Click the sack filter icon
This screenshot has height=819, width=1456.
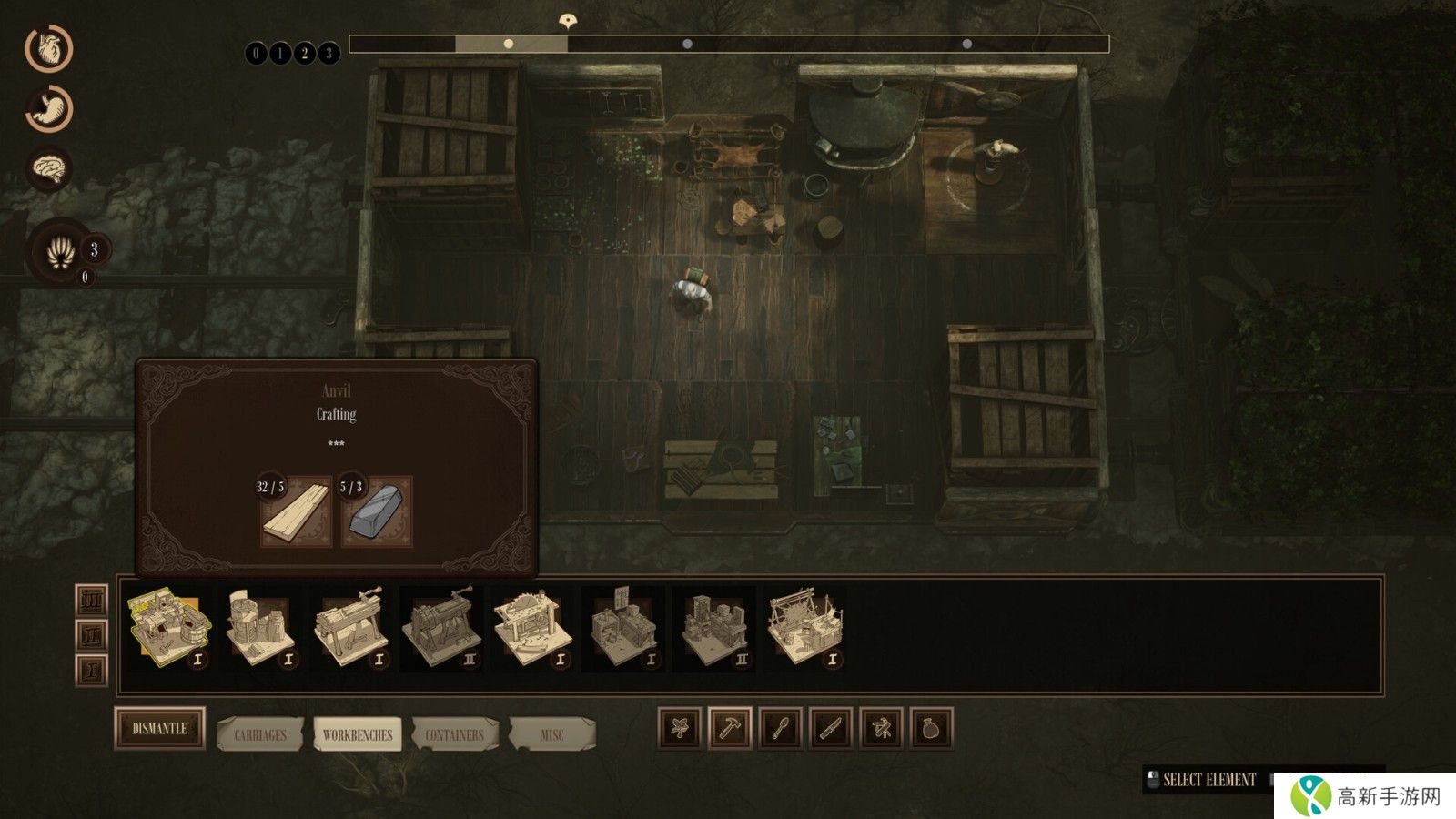point(931,729)
